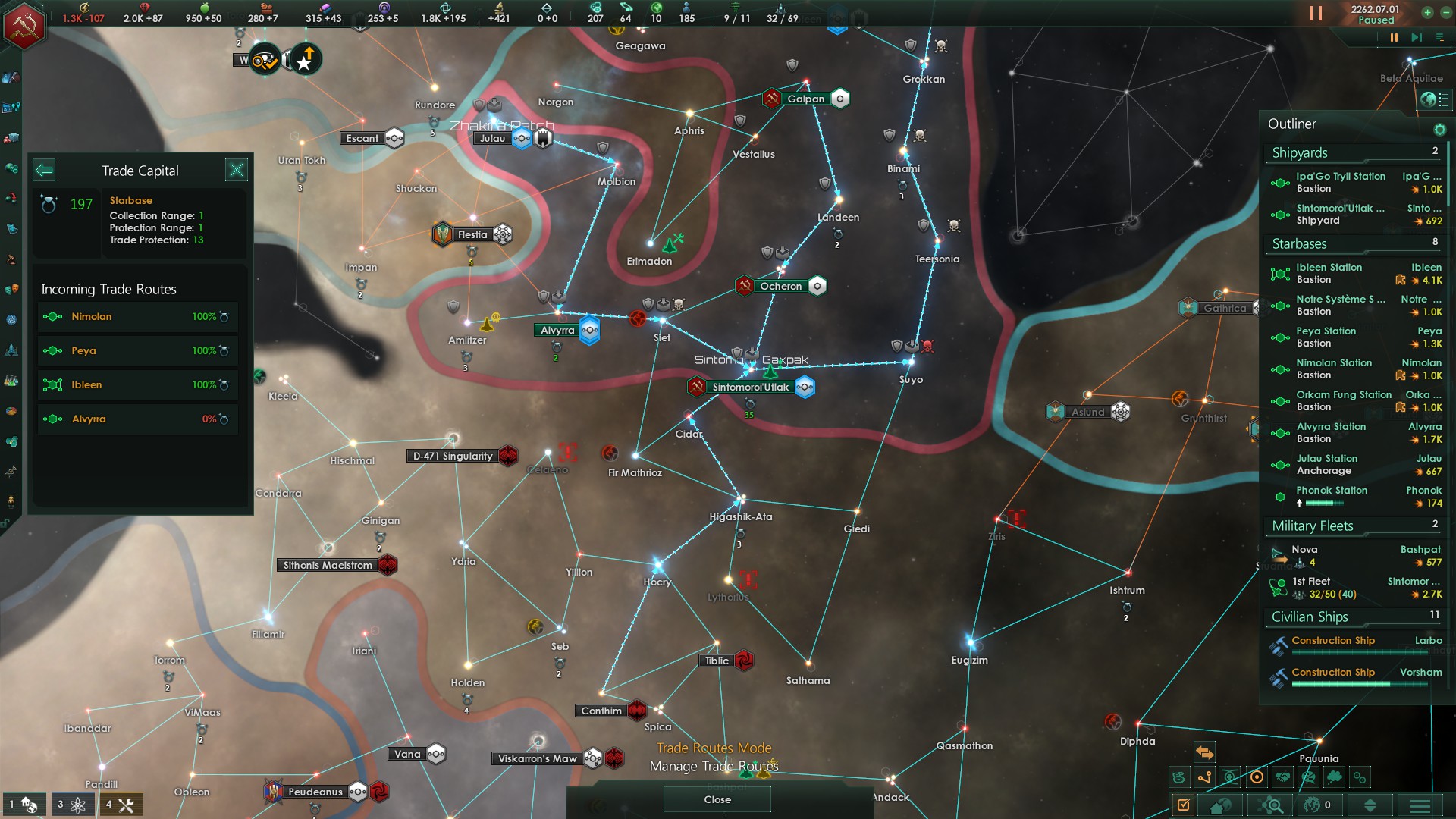This screenshot has width=1456, height=819.
Task: Select the Nimolan incoming trade route entry
Action: pyautogui.click(x=136, y=316)
